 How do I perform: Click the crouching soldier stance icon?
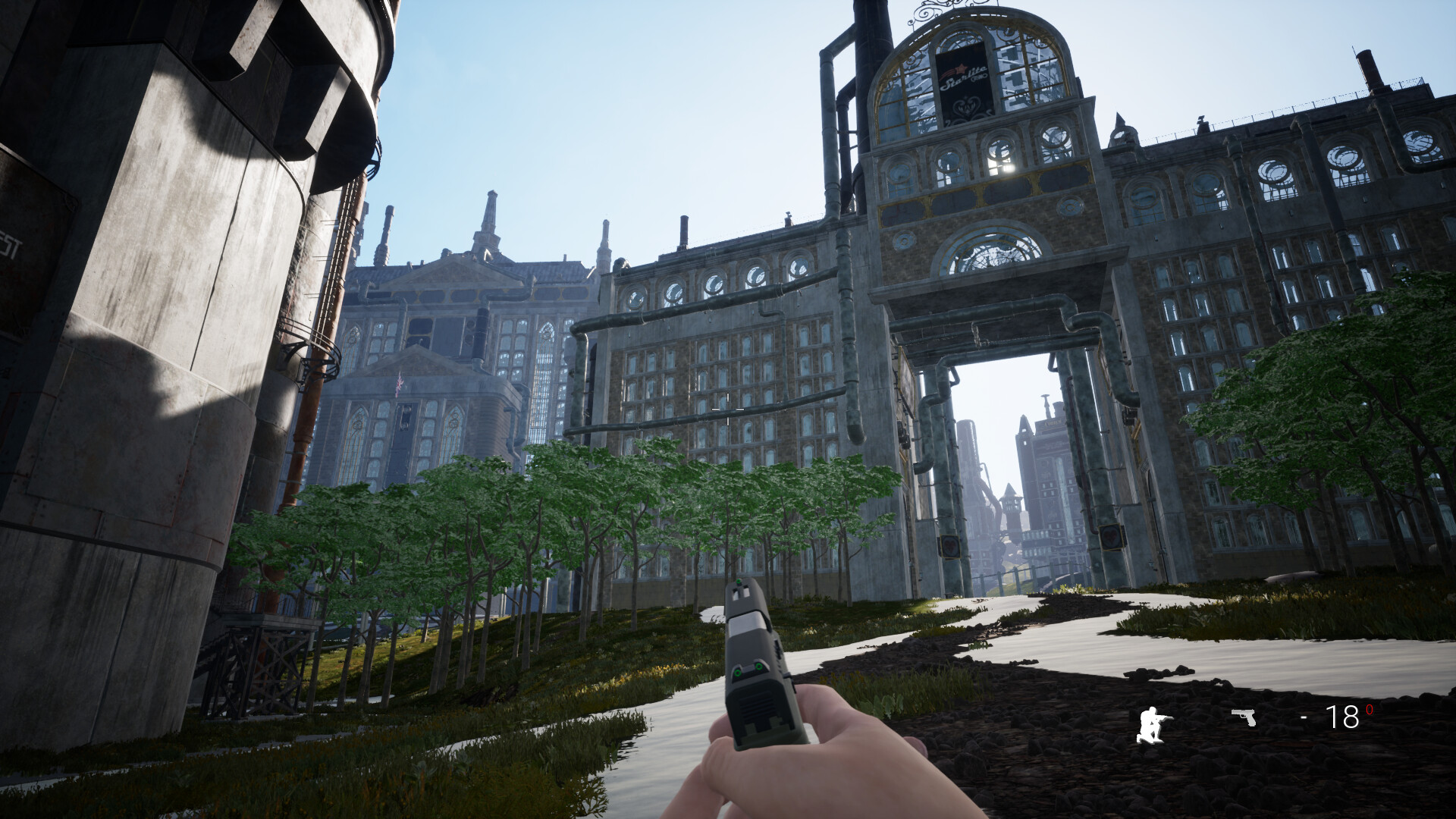click(1153, 724)
